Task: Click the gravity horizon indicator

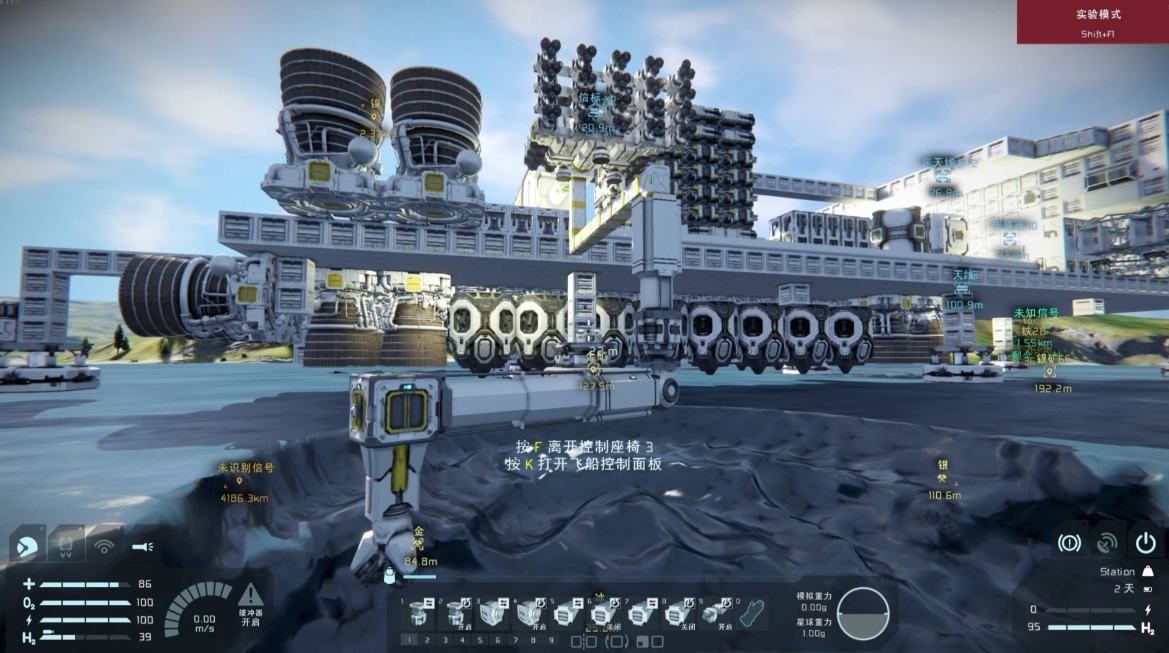Action: pos(862,613)
